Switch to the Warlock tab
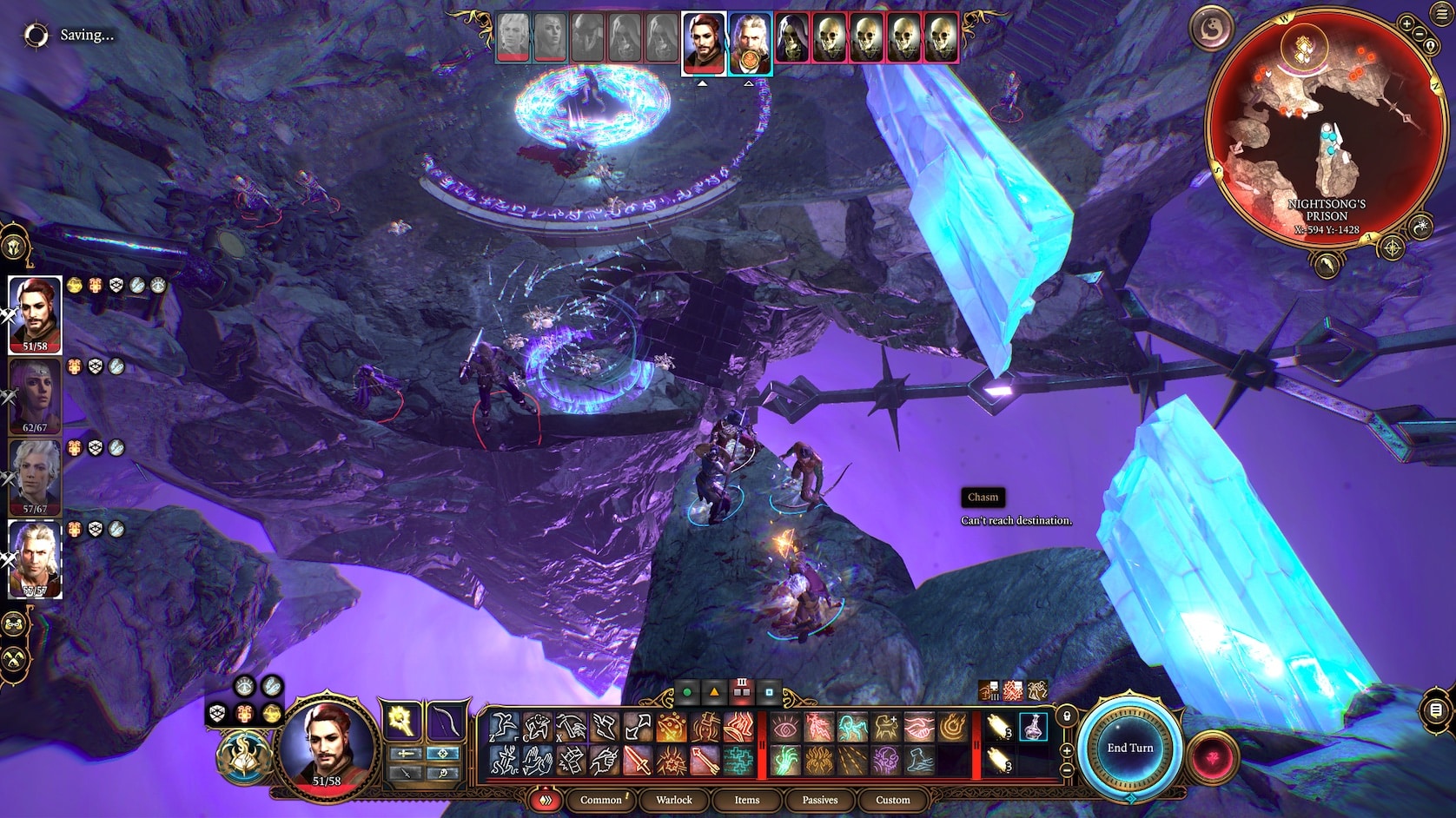 [673, 800]
